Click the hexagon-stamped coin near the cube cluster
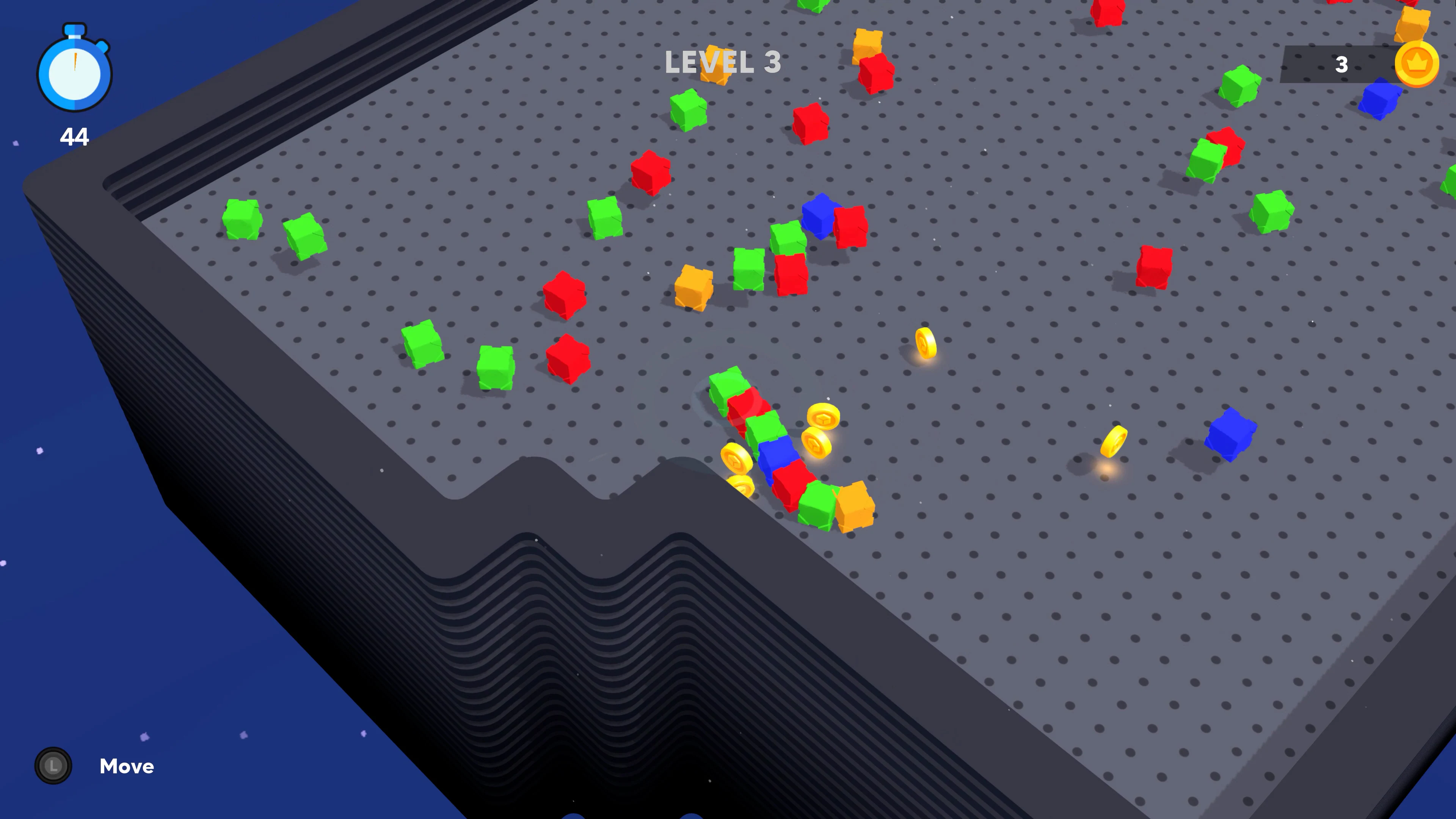The image size is (1456, 819). (824, 418)
